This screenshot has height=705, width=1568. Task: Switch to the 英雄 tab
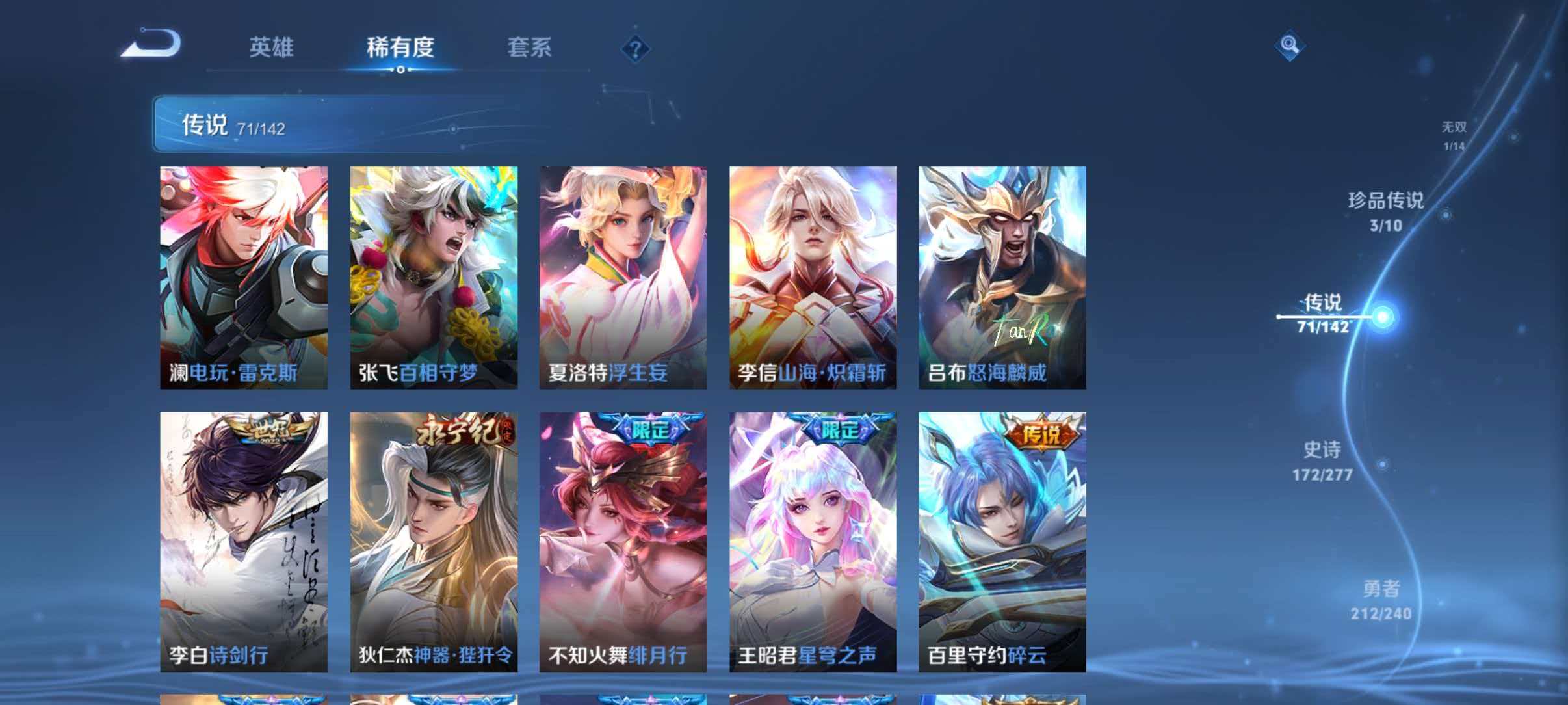pyautogui.click(x=271, y=47)
